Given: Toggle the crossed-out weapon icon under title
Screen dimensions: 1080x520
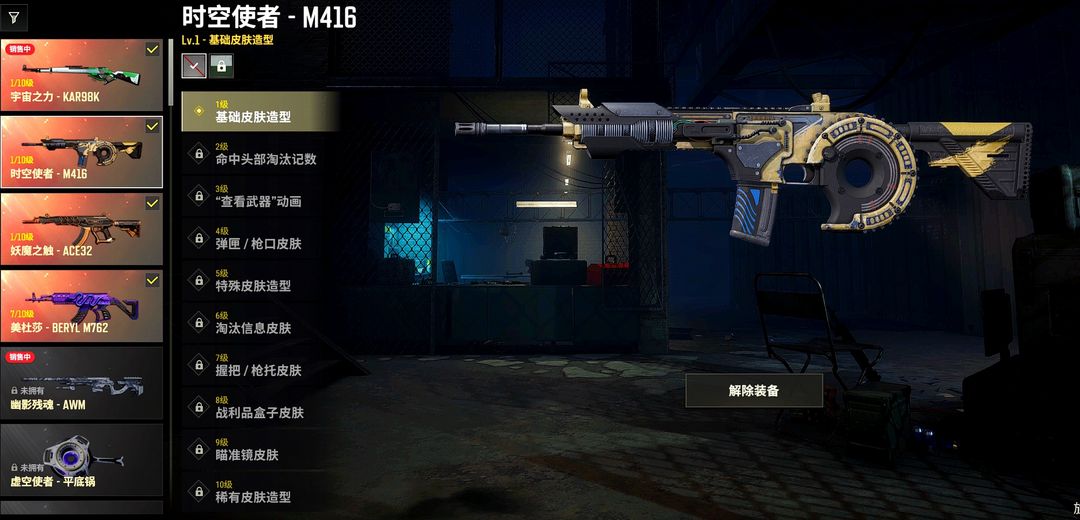Looking at the screenshot, I should click(x=193, y=66).
